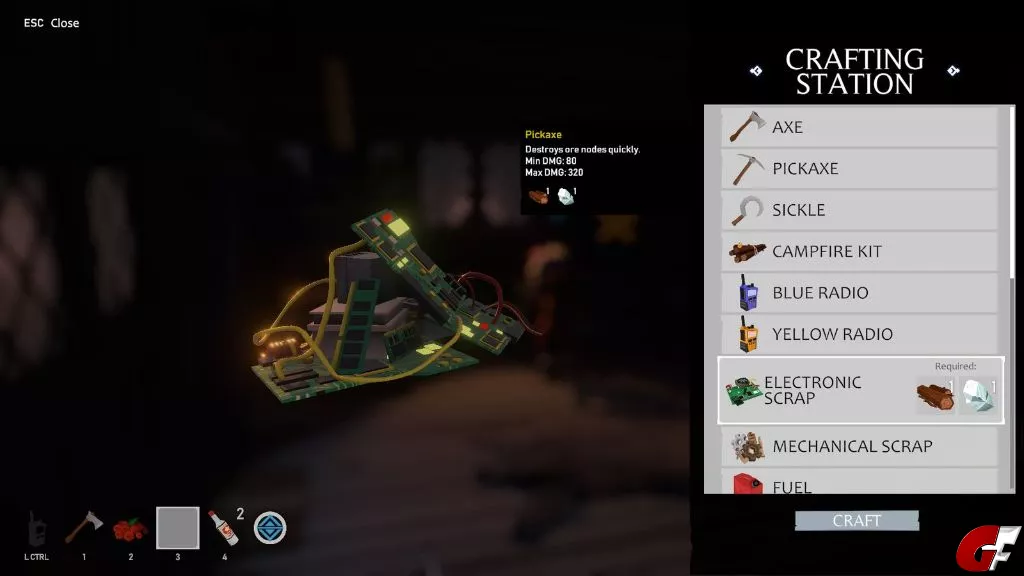Click the empty grey hotbar slot
The width and height of the screenshot is (1024, 576).
click(177, 528)
